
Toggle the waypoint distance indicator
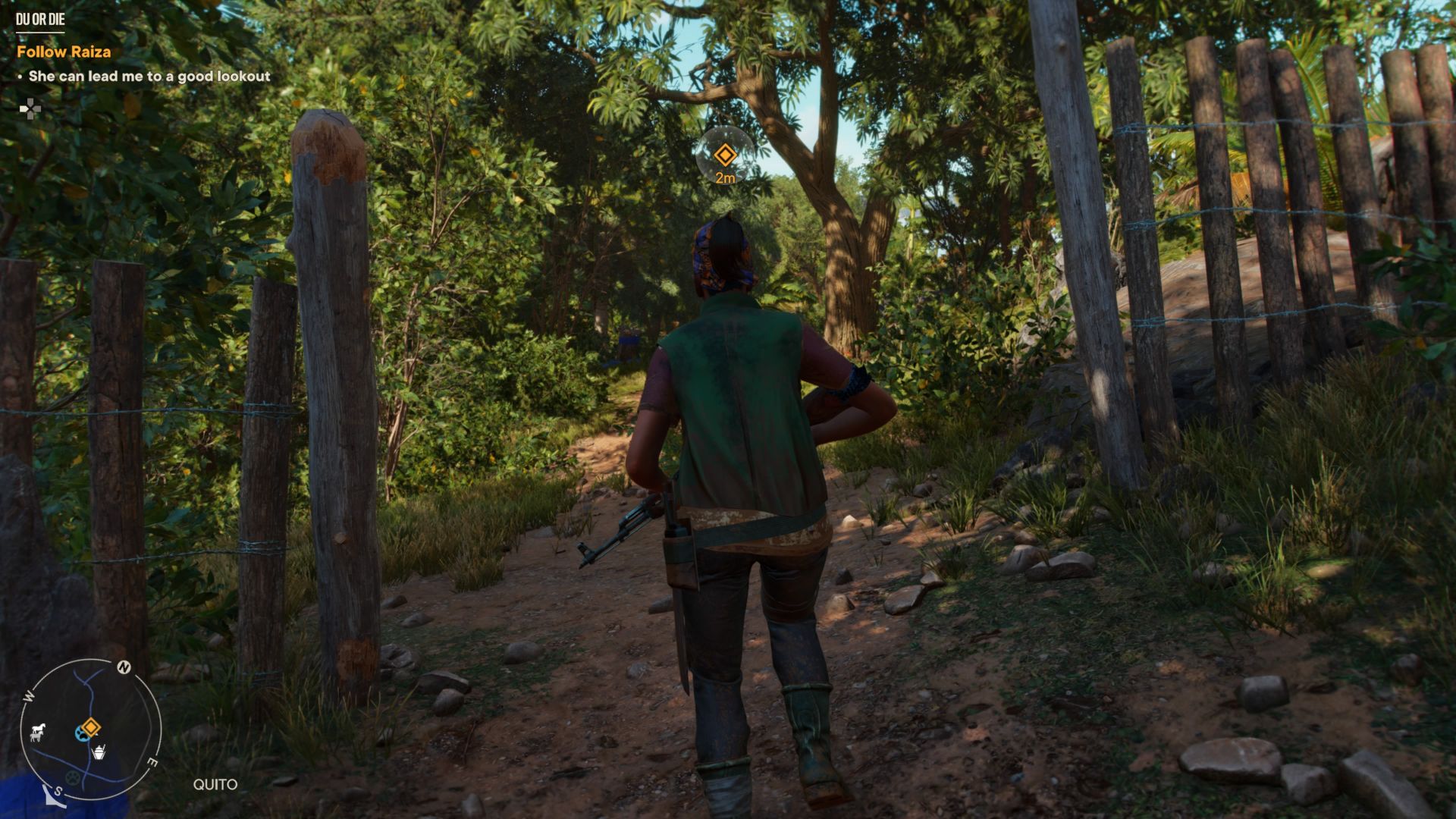coord(726,177)
